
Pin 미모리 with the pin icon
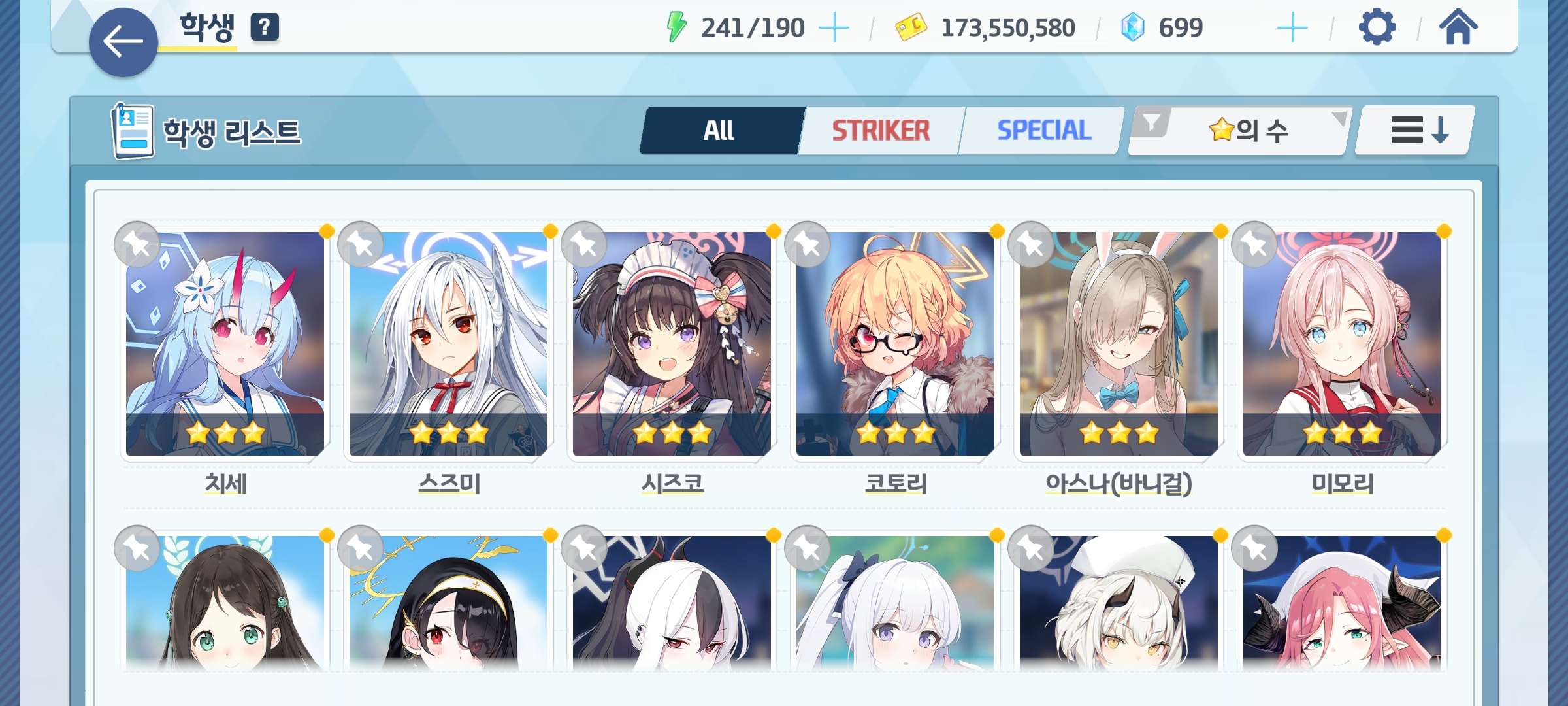pyautogui.click(x=1254, y=244)
